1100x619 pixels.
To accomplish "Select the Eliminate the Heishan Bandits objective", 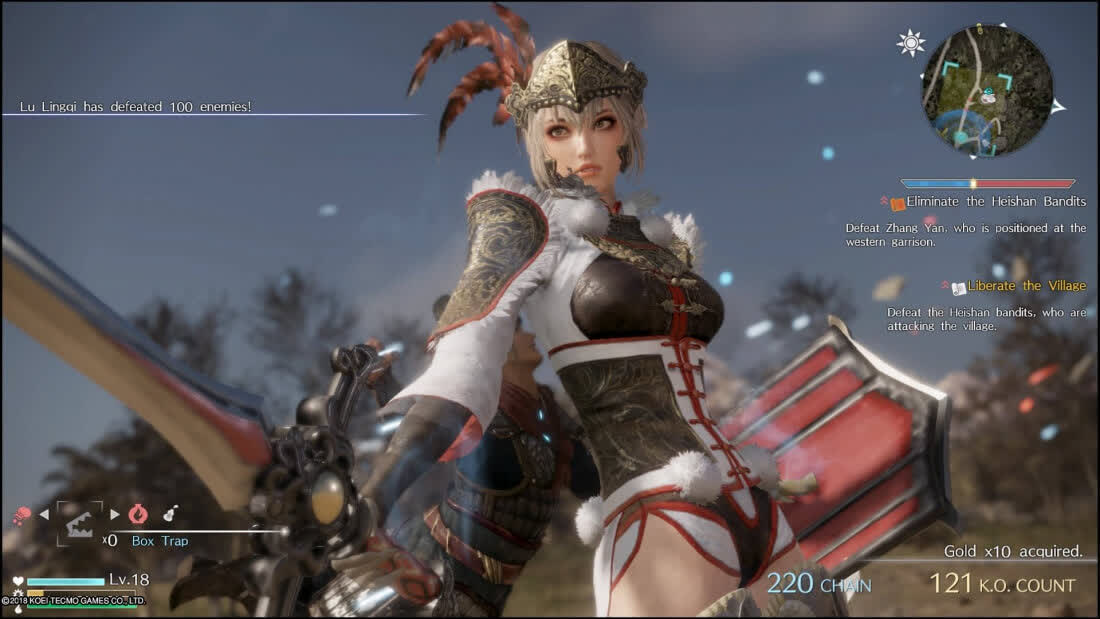I will pyautogui.click(x=995, y=202).
